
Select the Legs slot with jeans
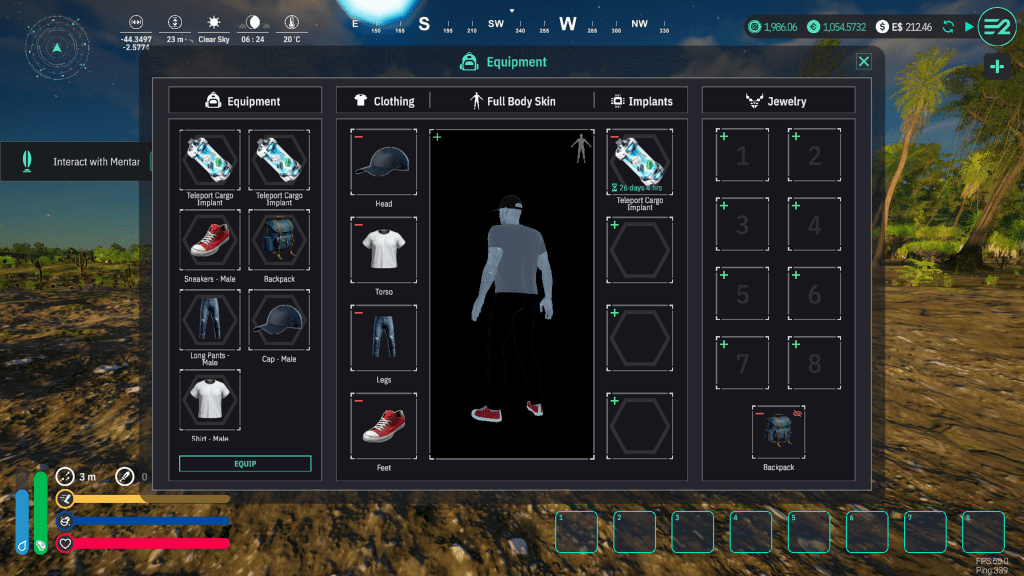[384, 337]
